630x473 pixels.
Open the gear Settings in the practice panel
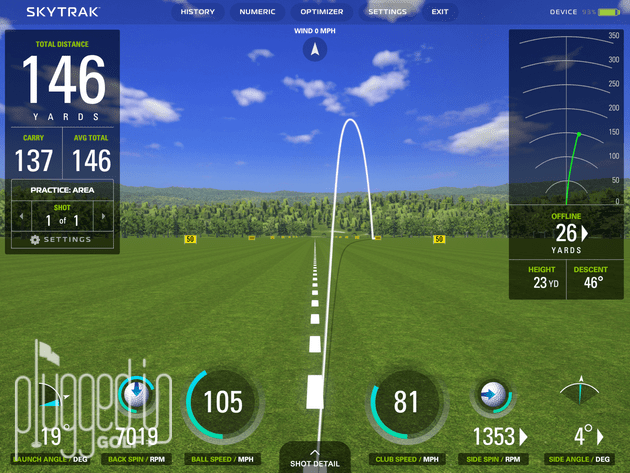tap(61, 239)
